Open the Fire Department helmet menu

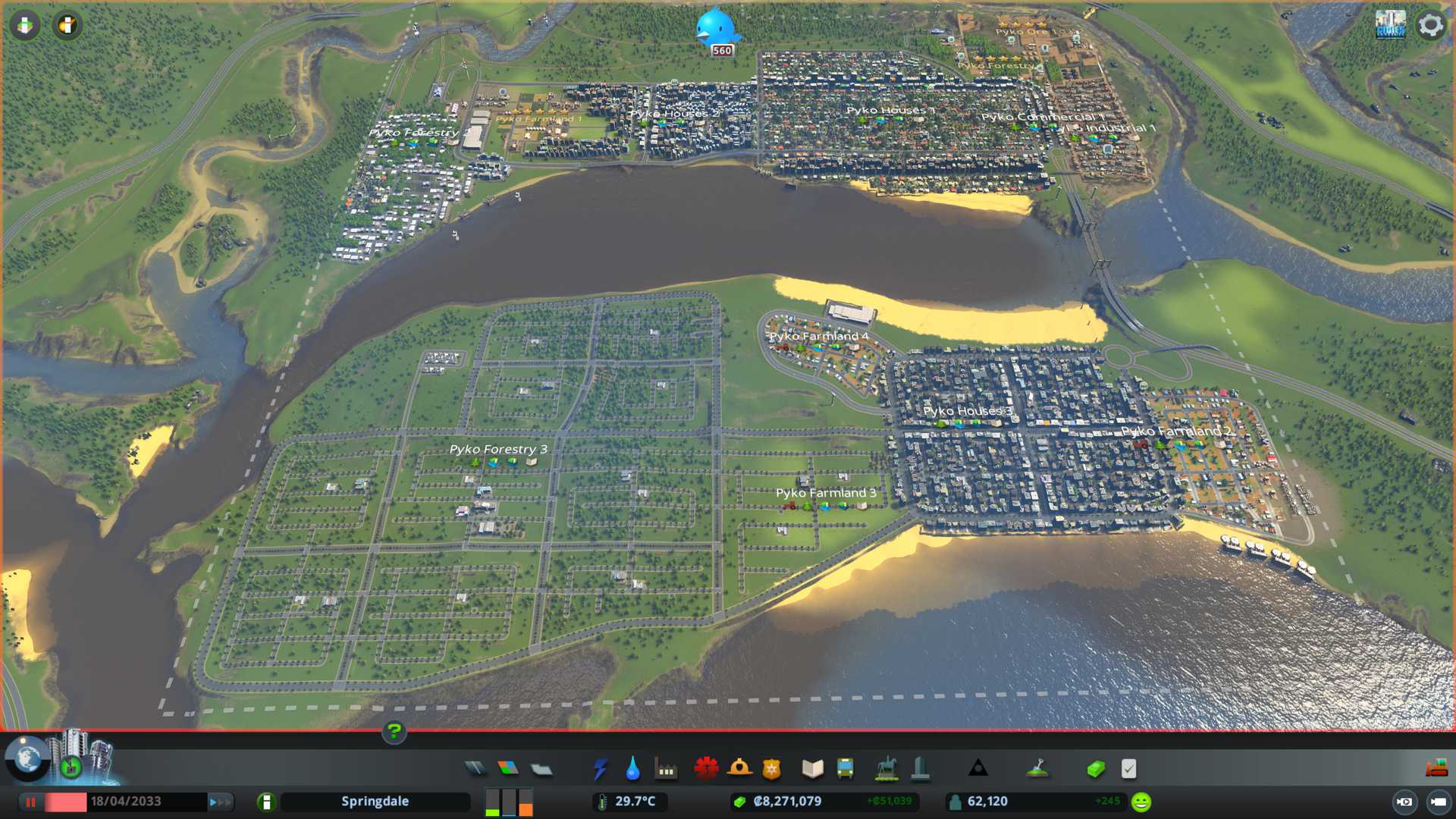[739, 769]
